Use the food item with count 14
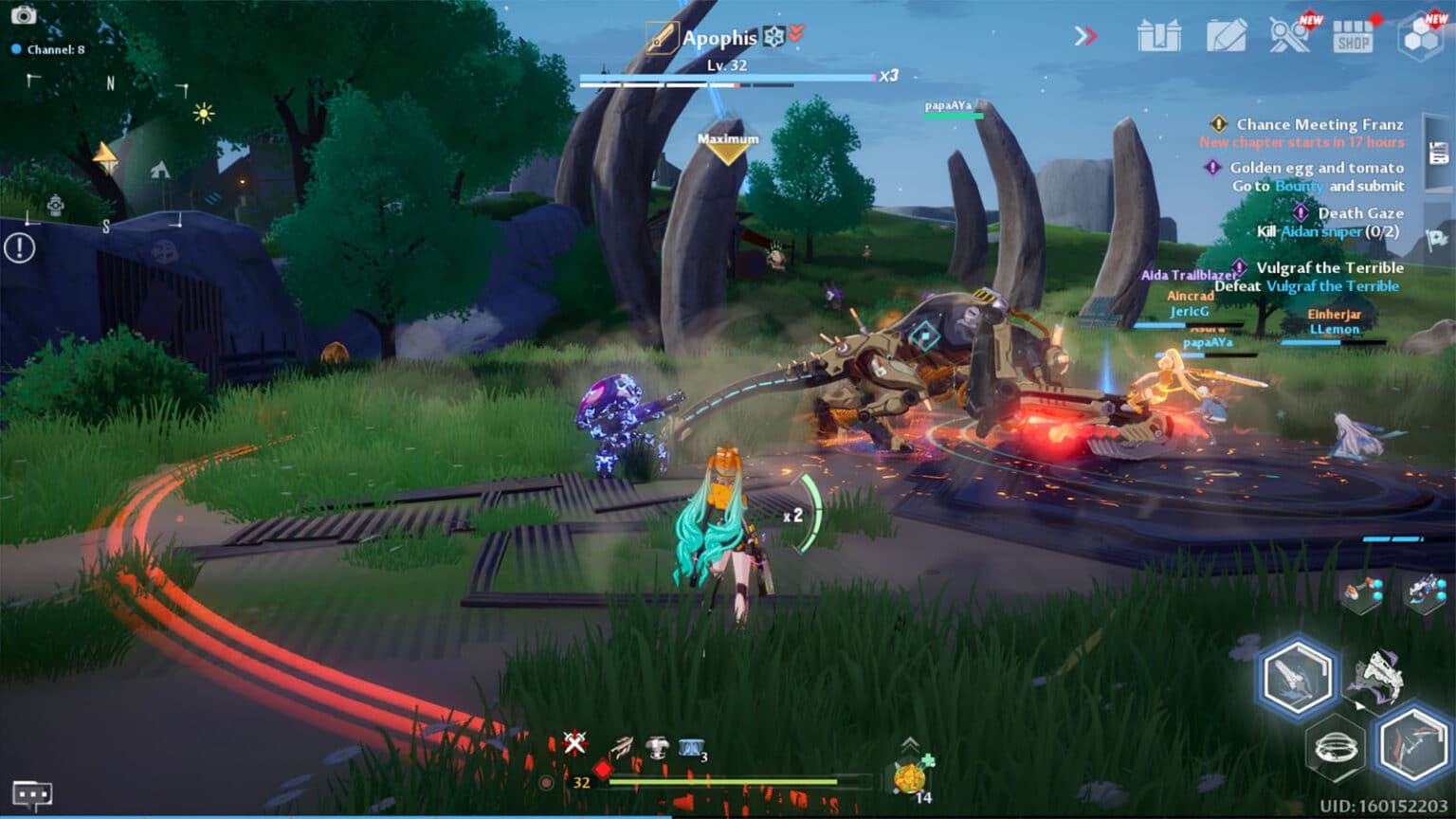The height and width of the screenshot is (819, 1456). pyautogui.click(x=910, y=778)
